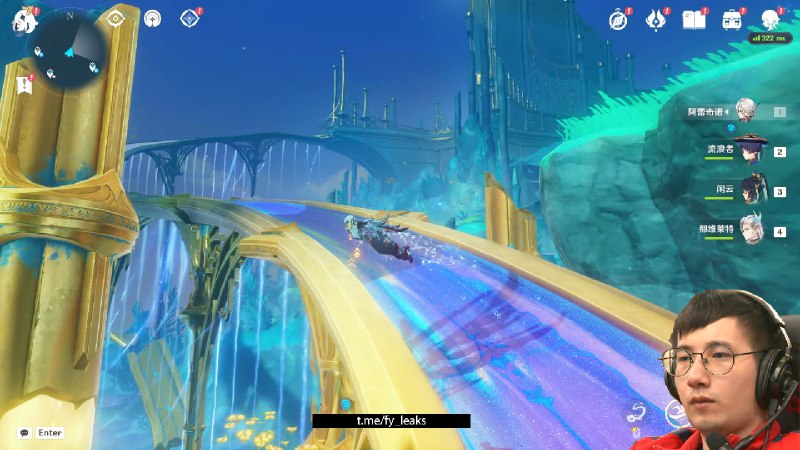Open the chat box speech bubble
800x450 pixels.
click(24, 433)
